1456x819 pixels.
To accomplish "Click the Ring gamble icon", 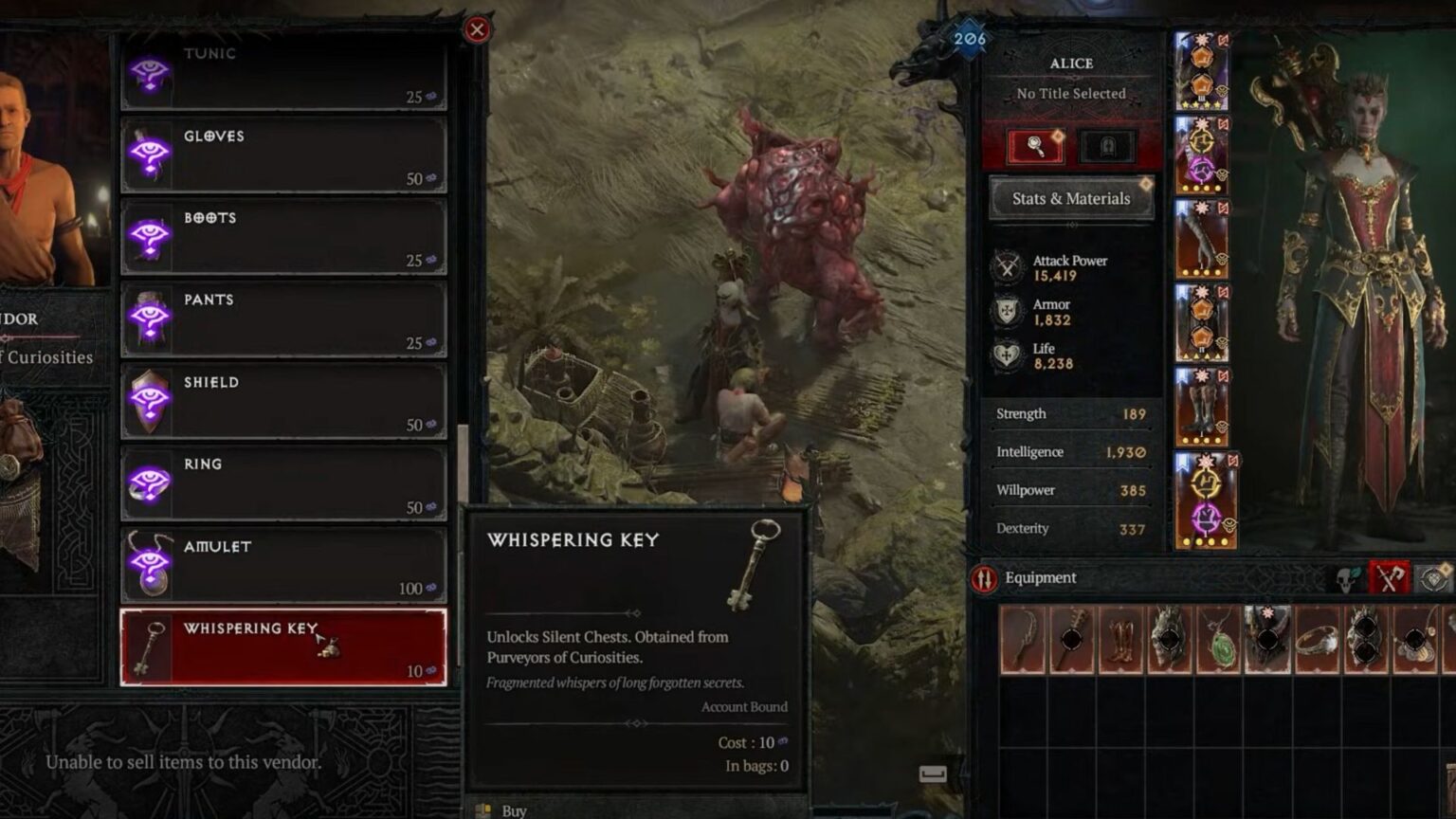I will (150, 483).
